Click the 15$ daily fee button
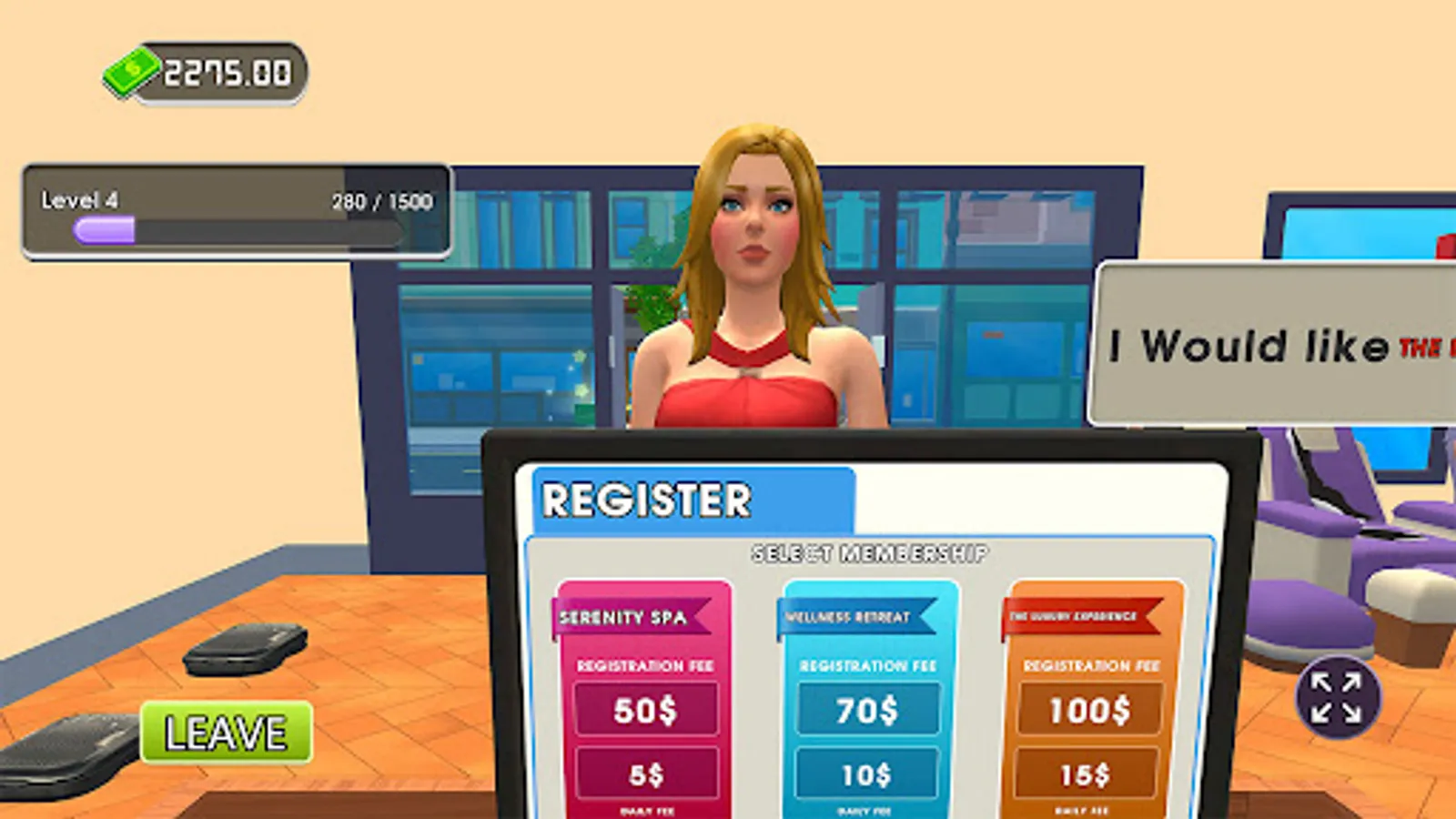 (1089, 774)
